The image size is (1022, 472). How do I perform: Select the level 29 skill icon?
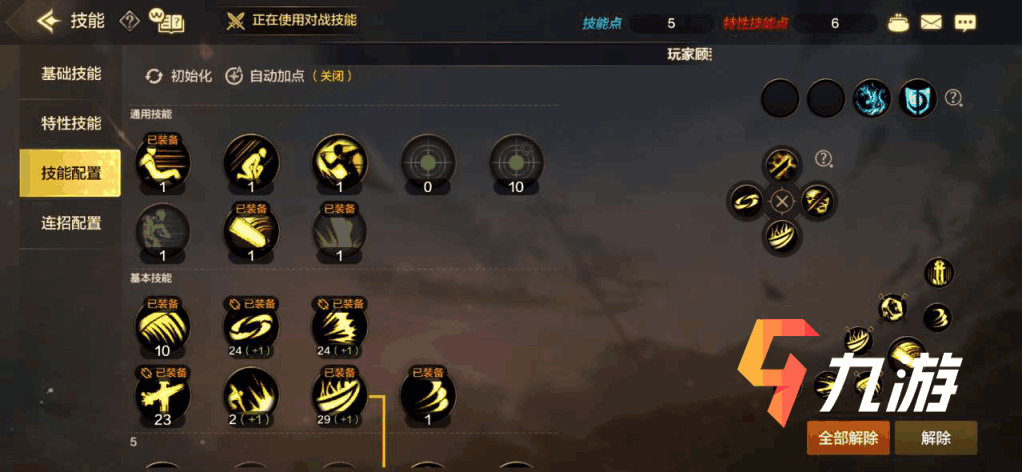(x=339, y=393)
